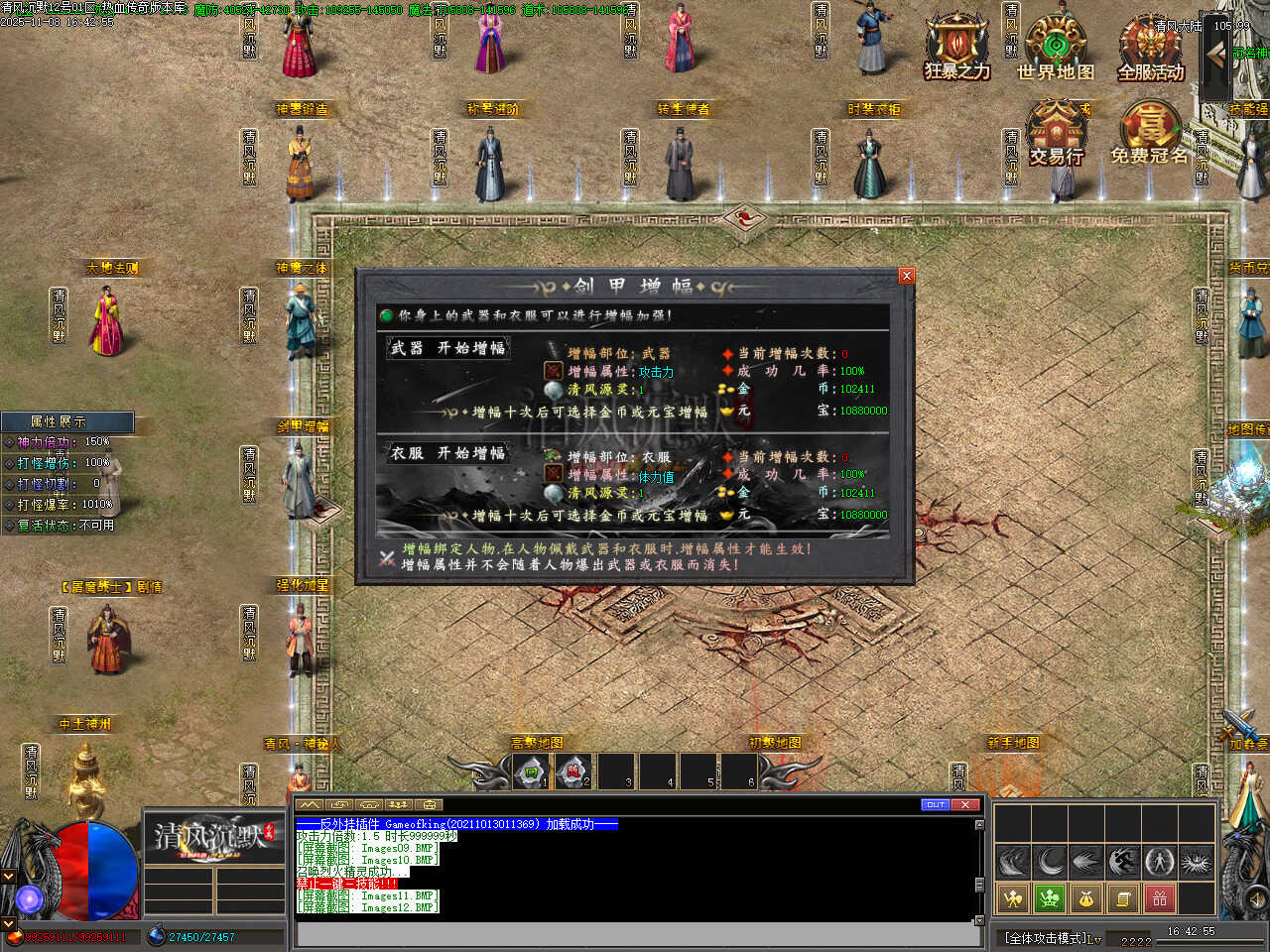Click the blue OUT button on chat panel

click(x=936, y=804)
